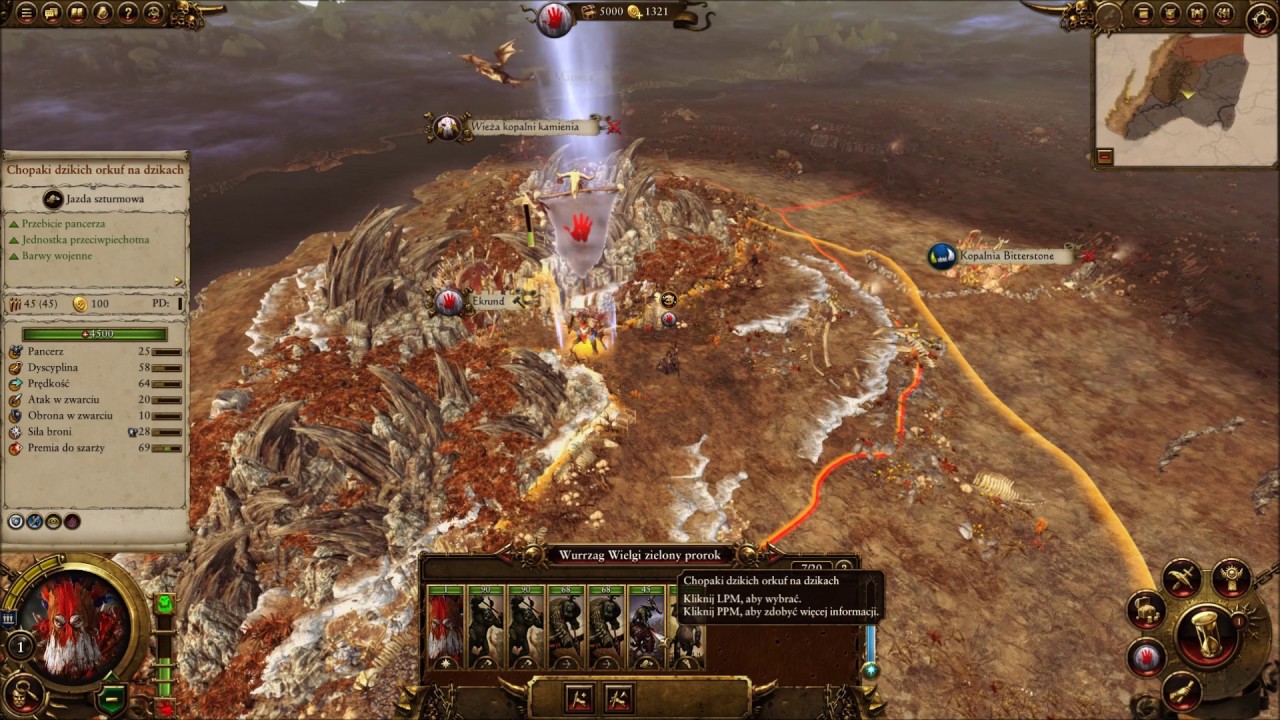The height and width of the screenshot is (720, 1280).
Task: Select the Wurrzag lord unit card
Action: 446,627
